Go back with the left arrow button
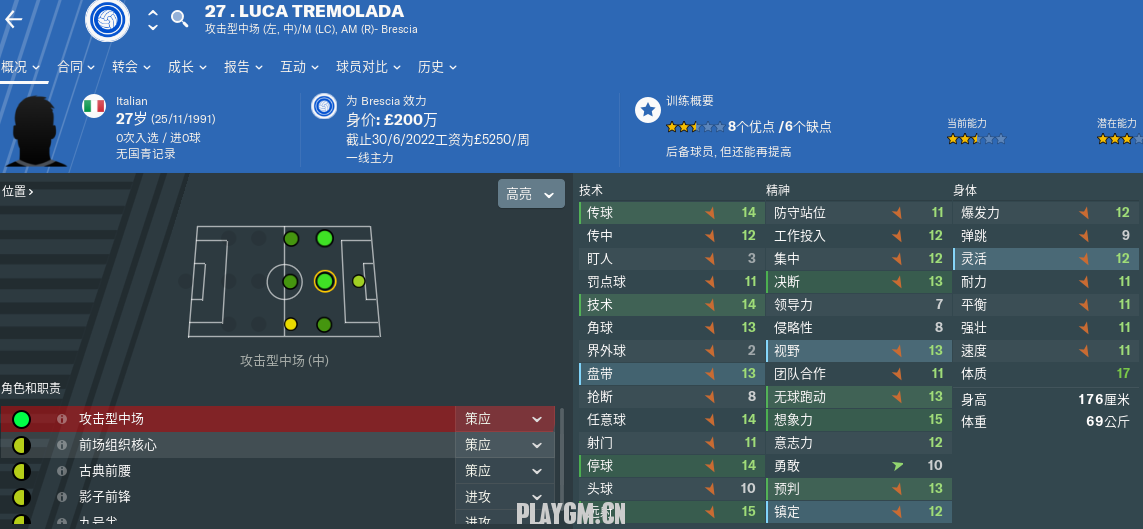The image size is (1143, 529). tap(14, 19)
